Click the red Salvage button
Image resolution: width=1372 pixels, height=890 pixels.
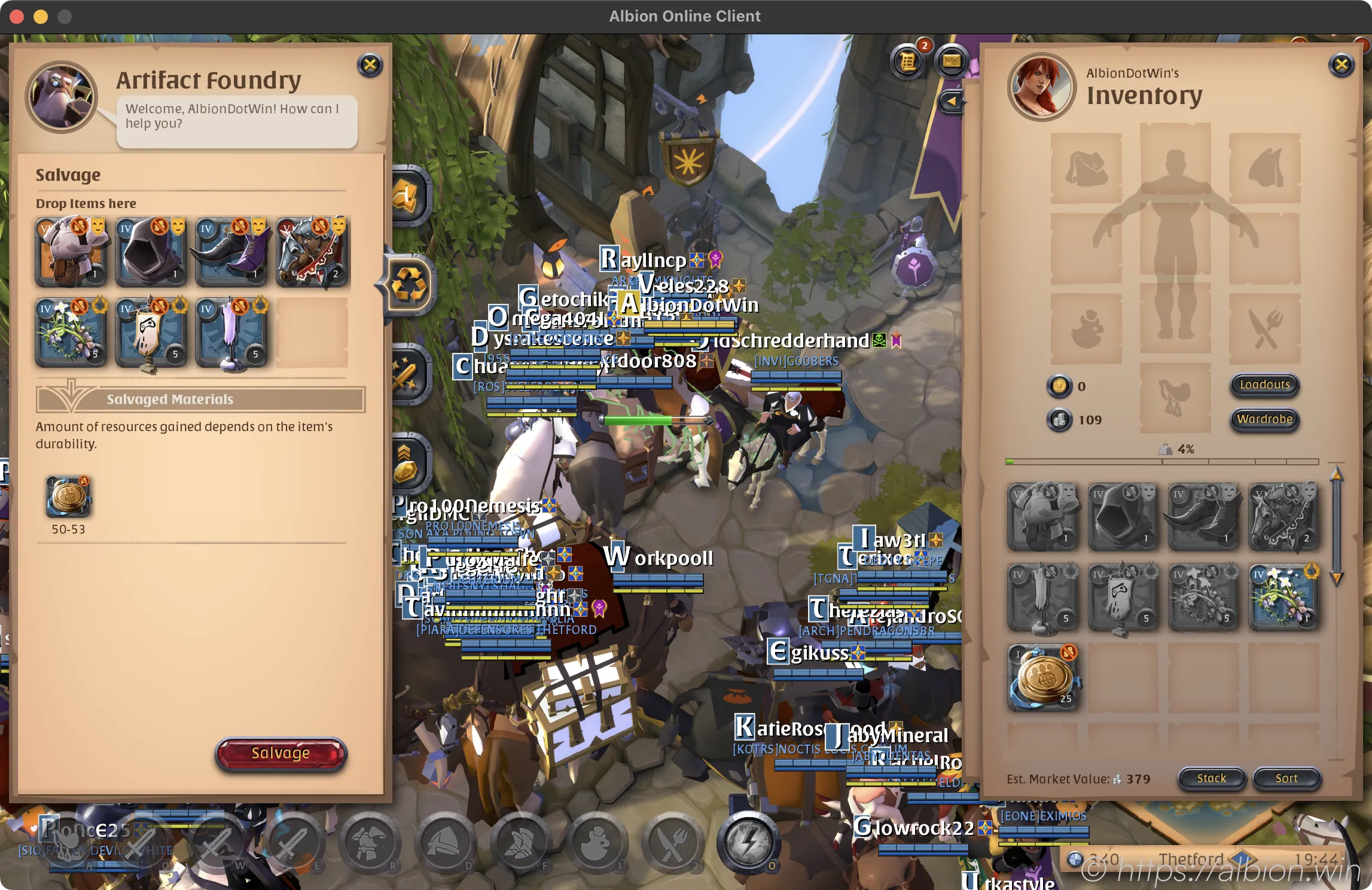281,753
